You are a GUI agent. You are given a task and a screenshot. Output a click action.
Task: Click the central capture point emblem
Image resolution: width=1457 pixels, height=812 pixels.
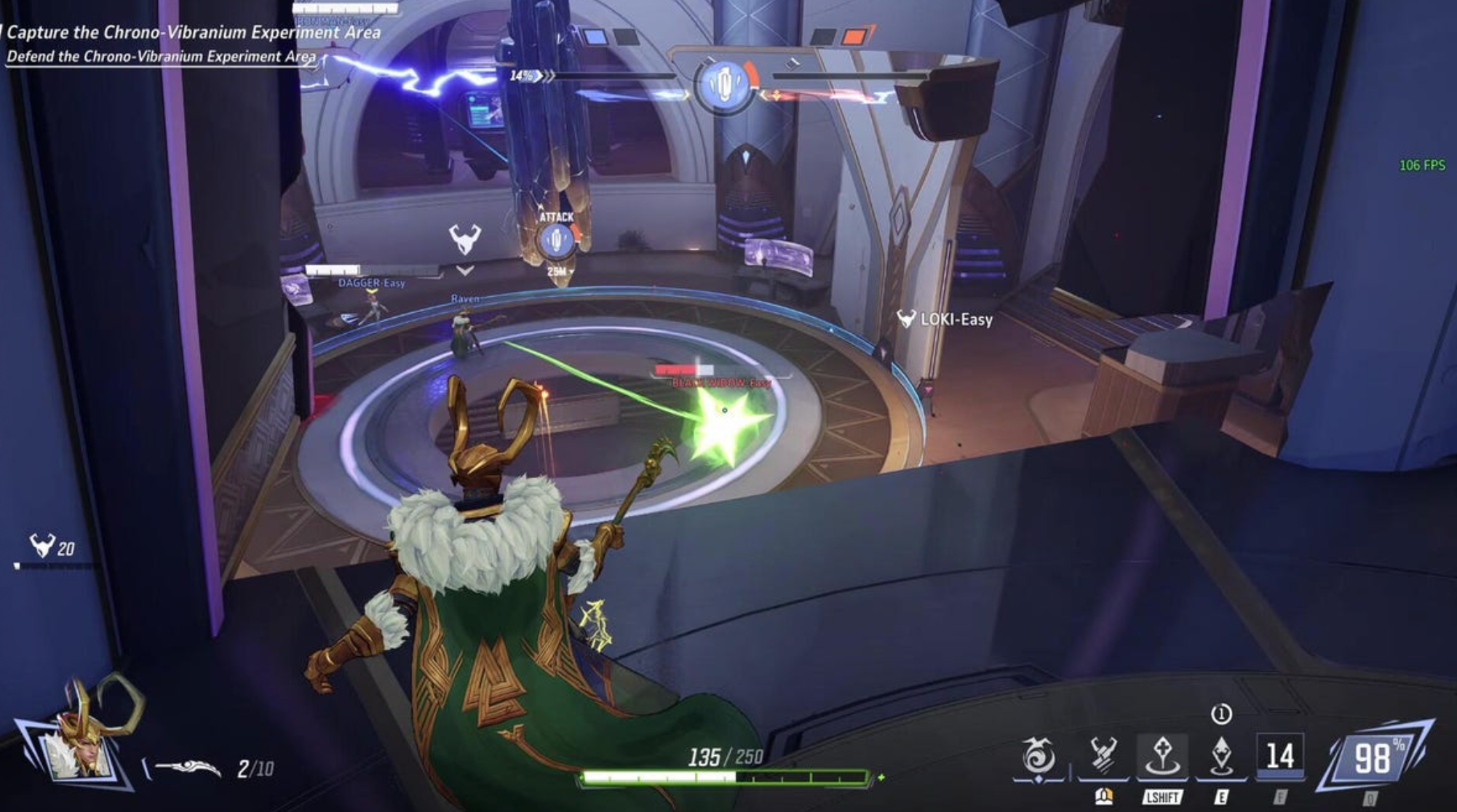click(x=723, y=84)
